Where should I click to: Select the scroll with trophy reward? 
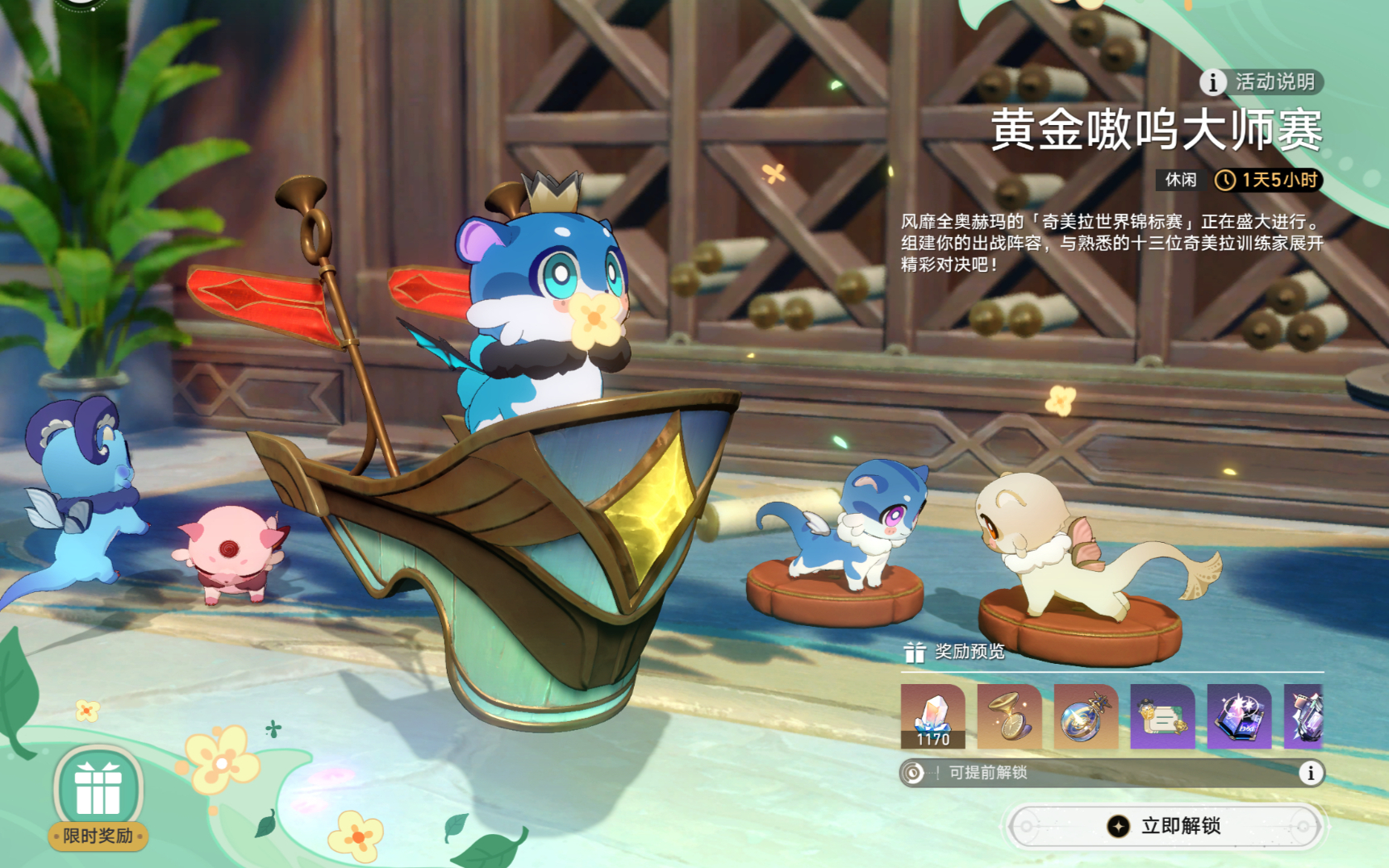(1162, 716)
